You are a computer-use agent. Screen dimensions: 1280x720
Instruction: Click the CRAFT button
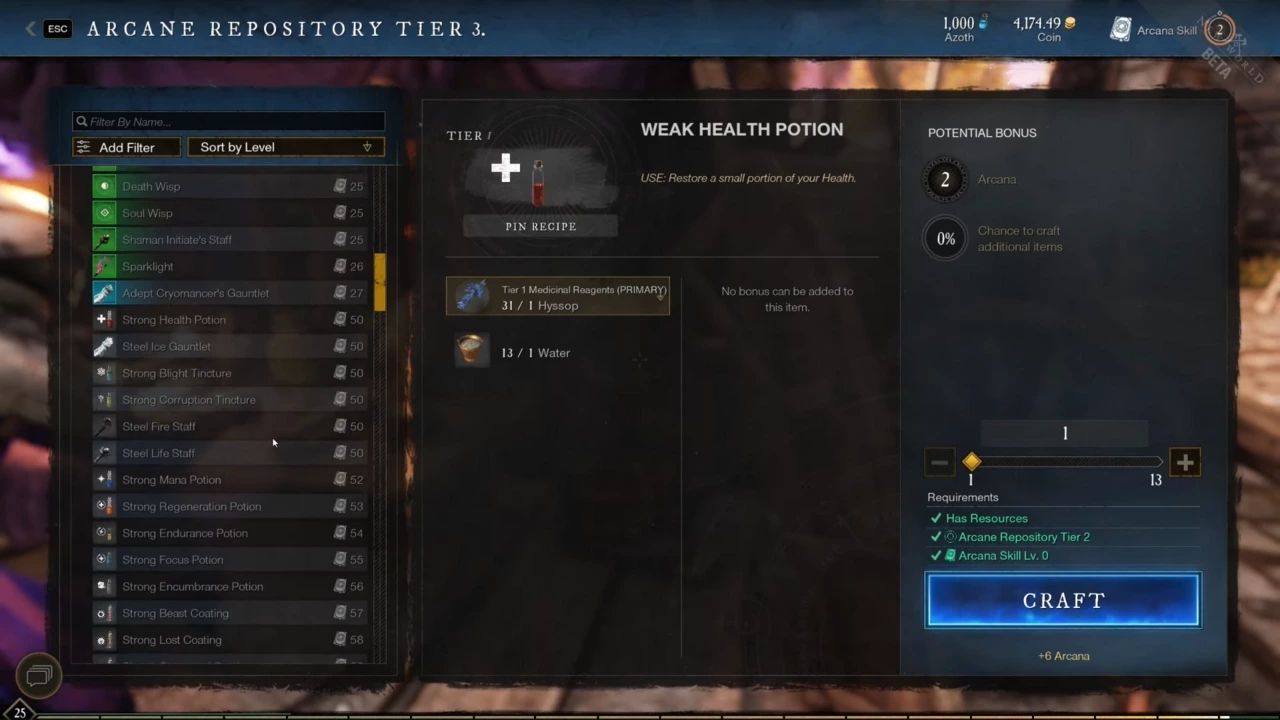(x=1063, y=600)
